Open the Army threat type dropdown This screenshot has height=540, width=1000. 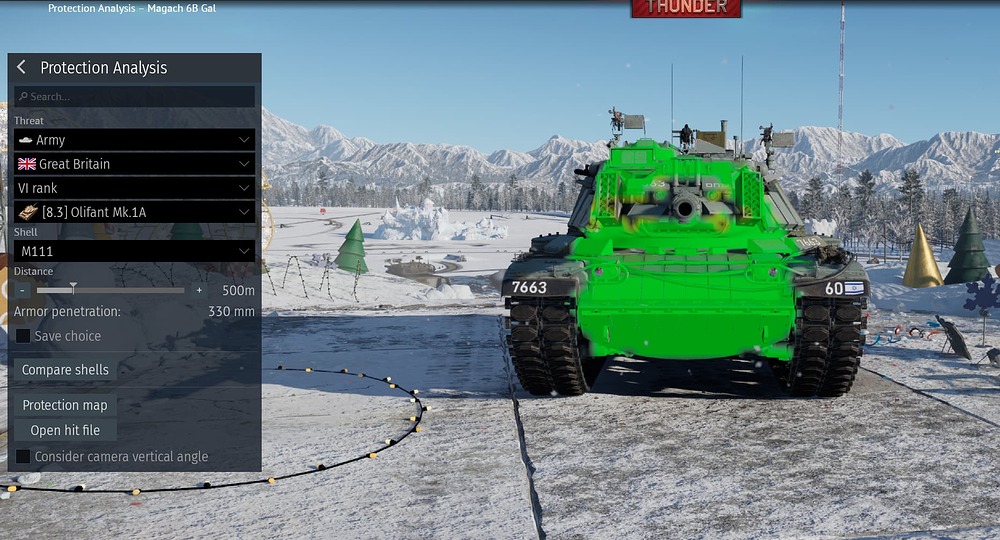(134, 140)
